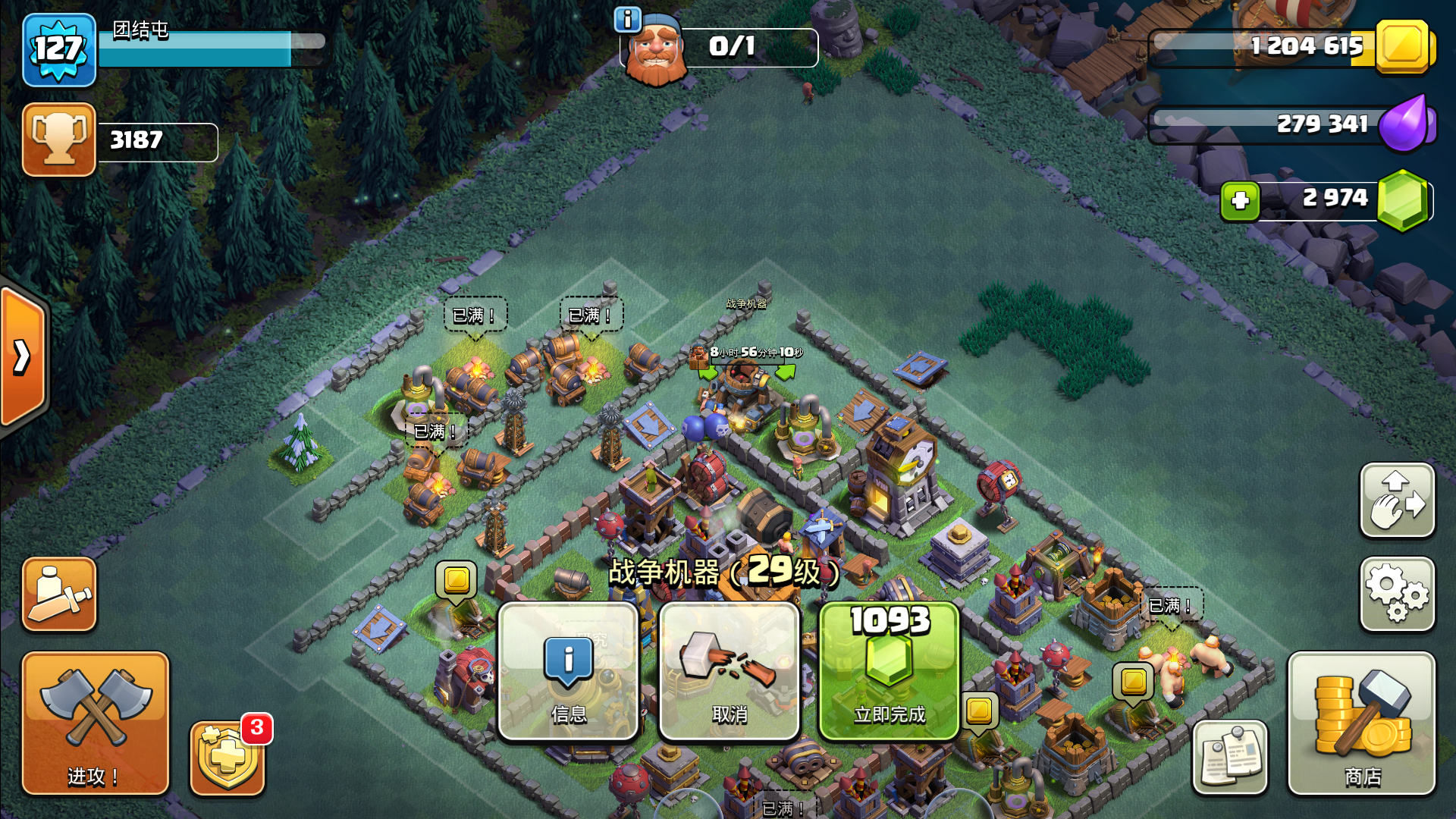Open the news scroll icon
Screen dimensions: 1456x819
[x=1230, y=758]
